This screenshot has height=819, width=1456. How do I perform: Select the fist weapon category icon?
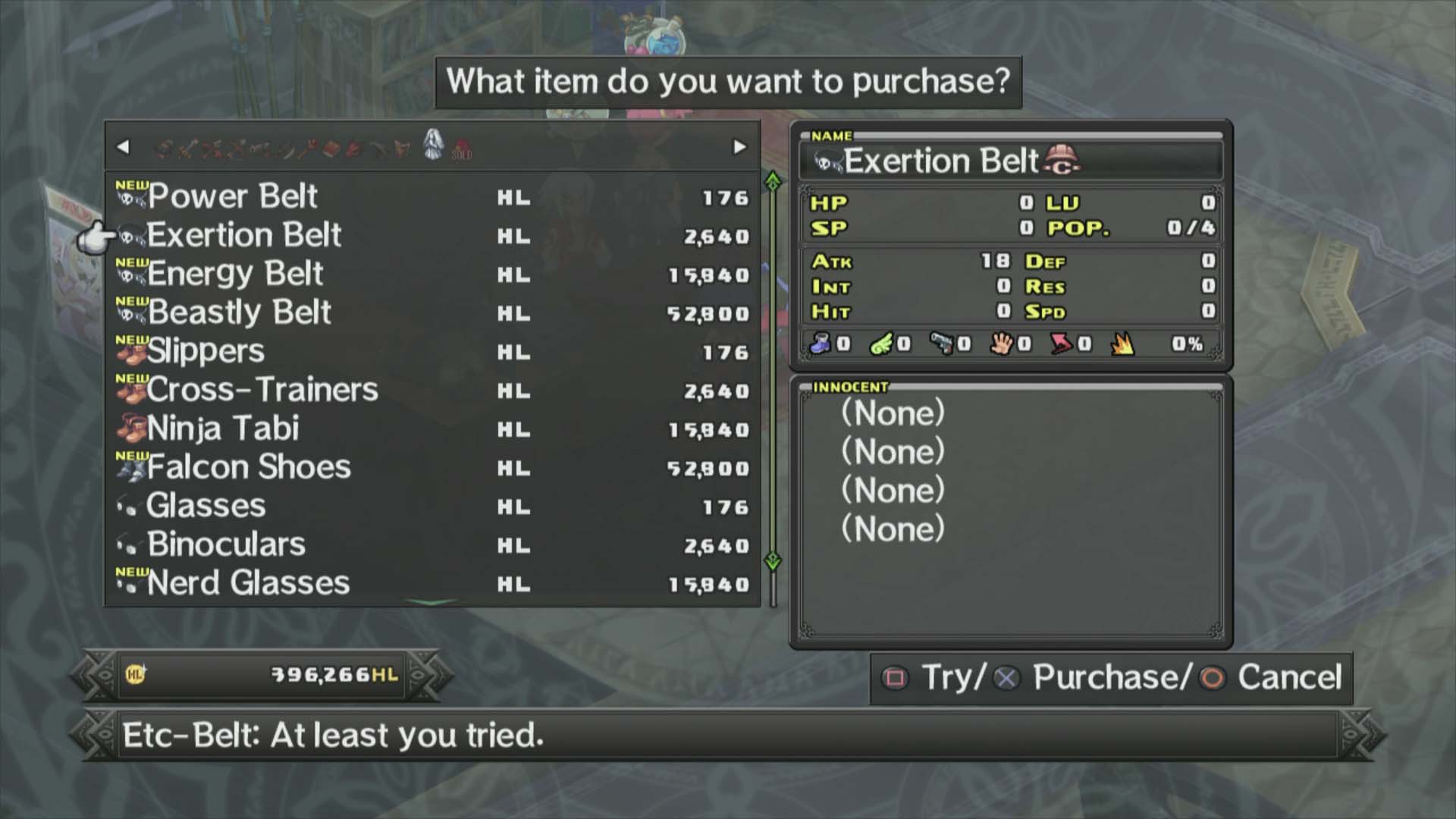pyautogui.click(x=165, y=149)
